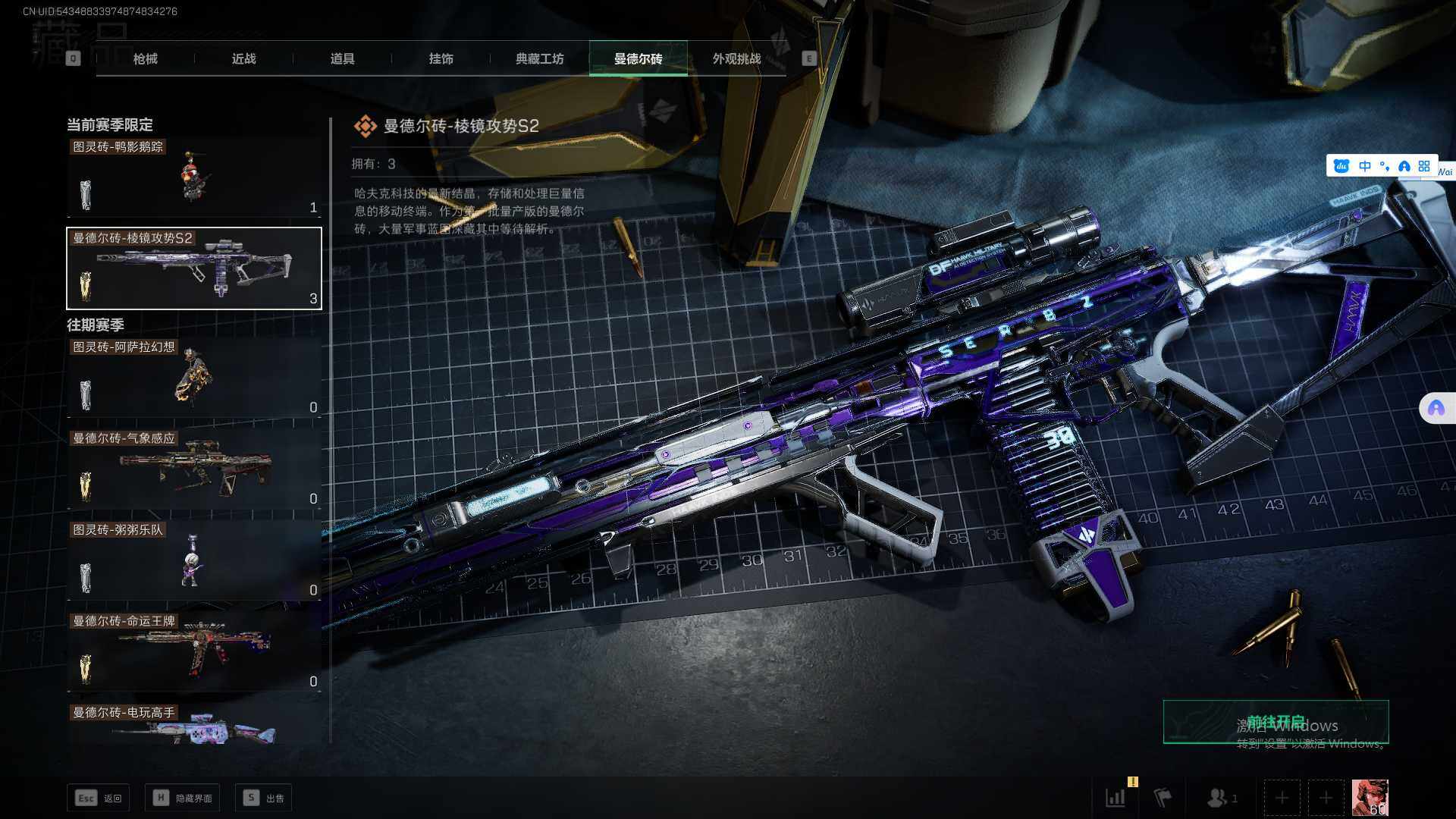Choose the 曼德尔砖-棱镜攻势S2 item
The width and height of the screenshot is (1456, 819).
click(194, 268)
